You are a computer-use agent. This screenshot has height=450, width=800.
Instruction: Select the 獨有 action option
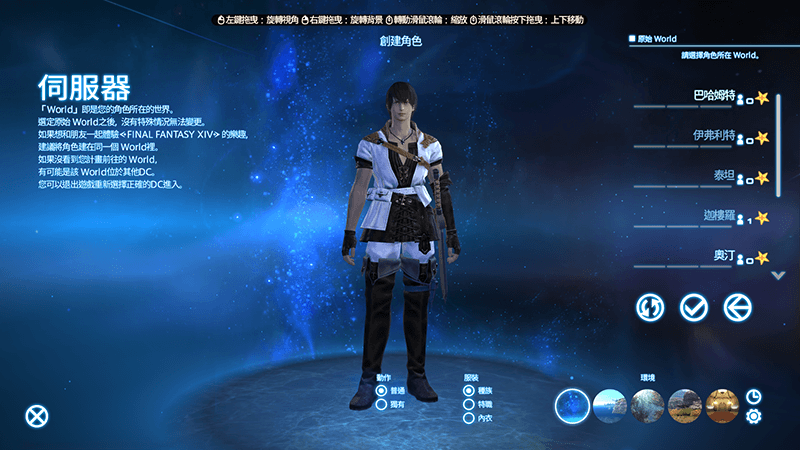382,404
